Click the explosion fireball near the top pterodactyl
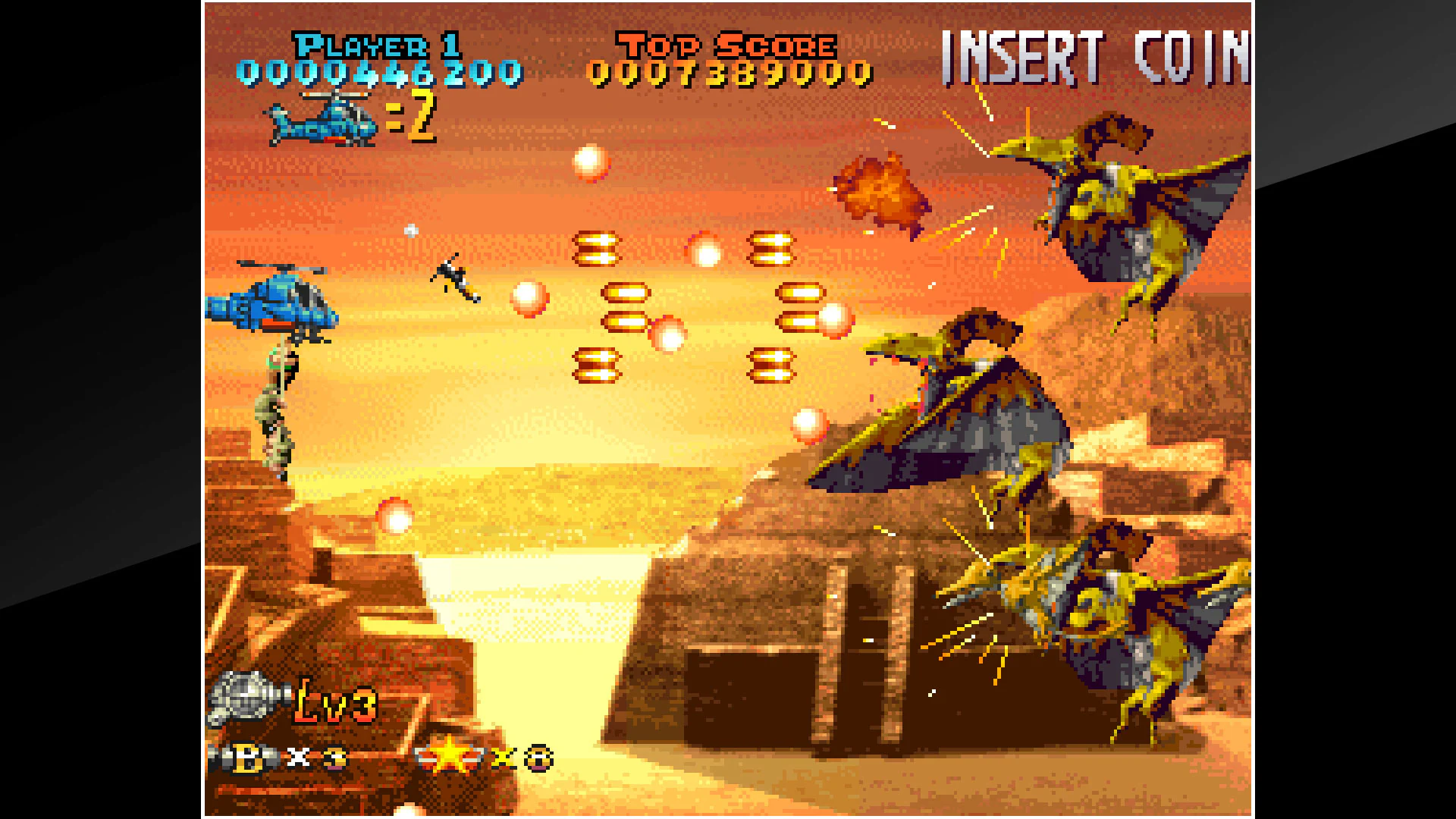This screenshot has height=819, width=1456. pyautogui.click(x=880, y=193)
